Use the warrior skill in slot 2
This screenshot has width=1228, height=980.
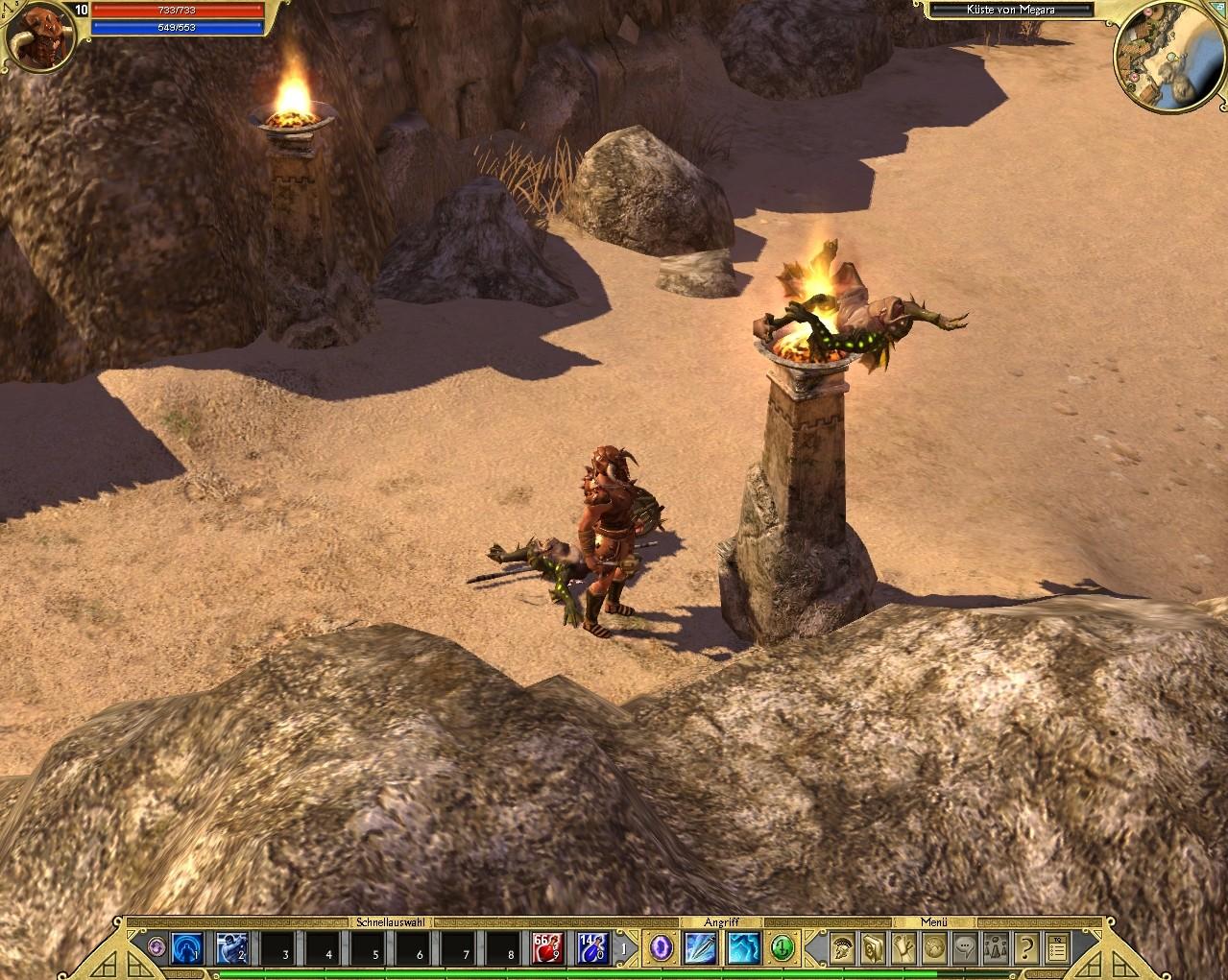pyautogui.click(x=233, y=948)
